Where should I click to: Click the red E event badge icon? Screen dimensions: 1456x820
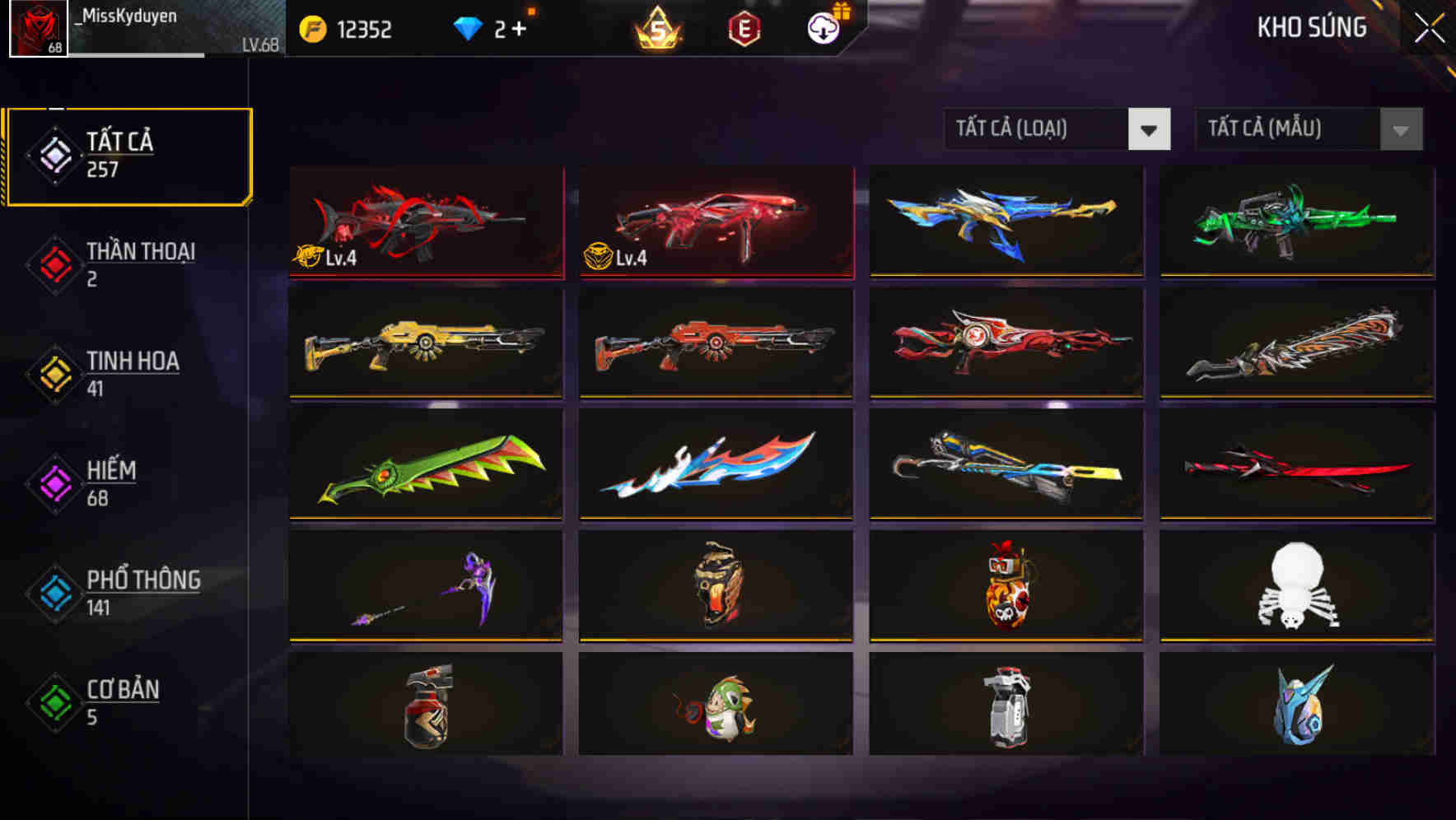(x=744, y=28)
